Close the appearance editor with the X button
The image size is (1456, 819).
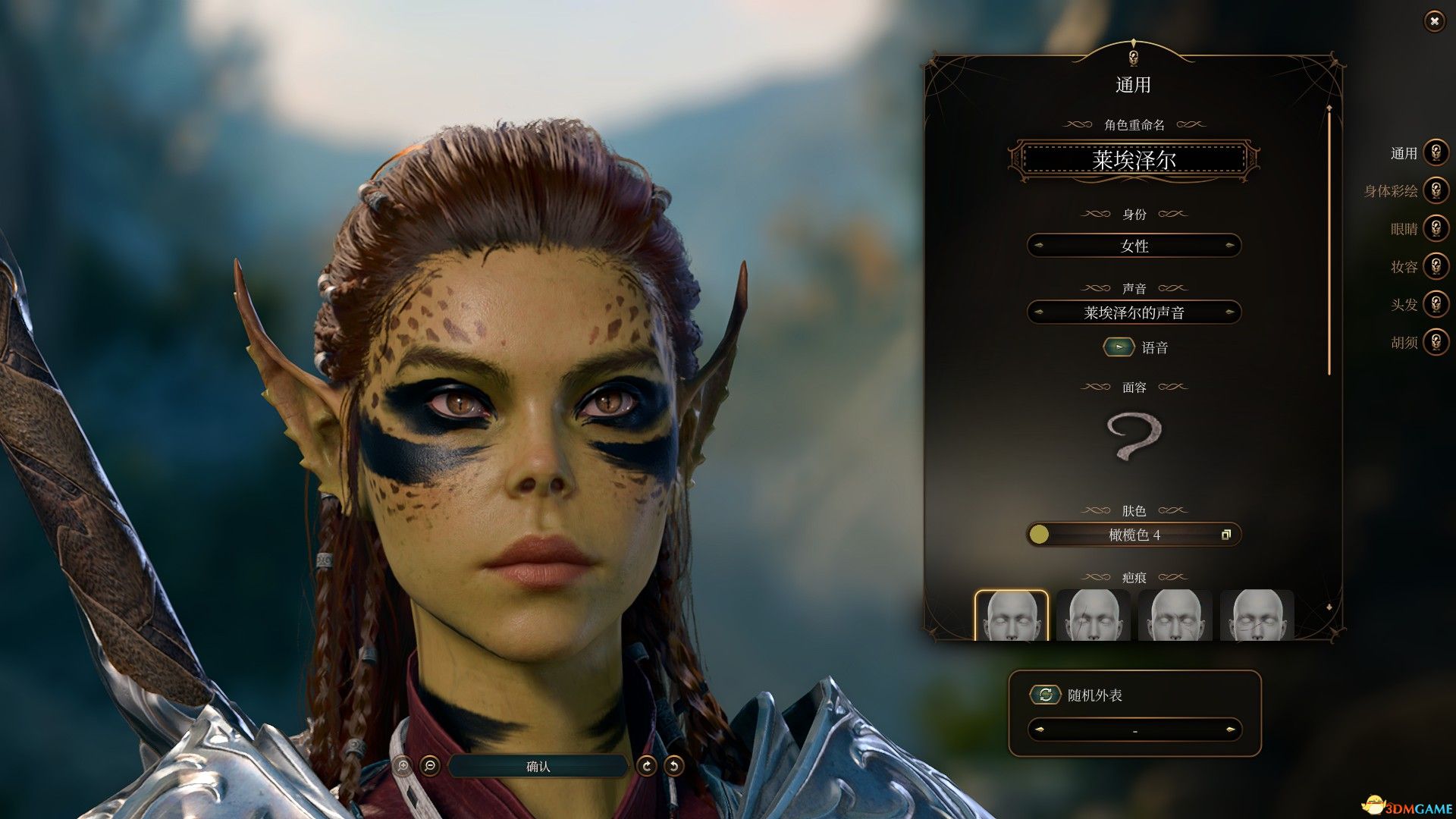pyautogui.click(x=1434, y=21)
